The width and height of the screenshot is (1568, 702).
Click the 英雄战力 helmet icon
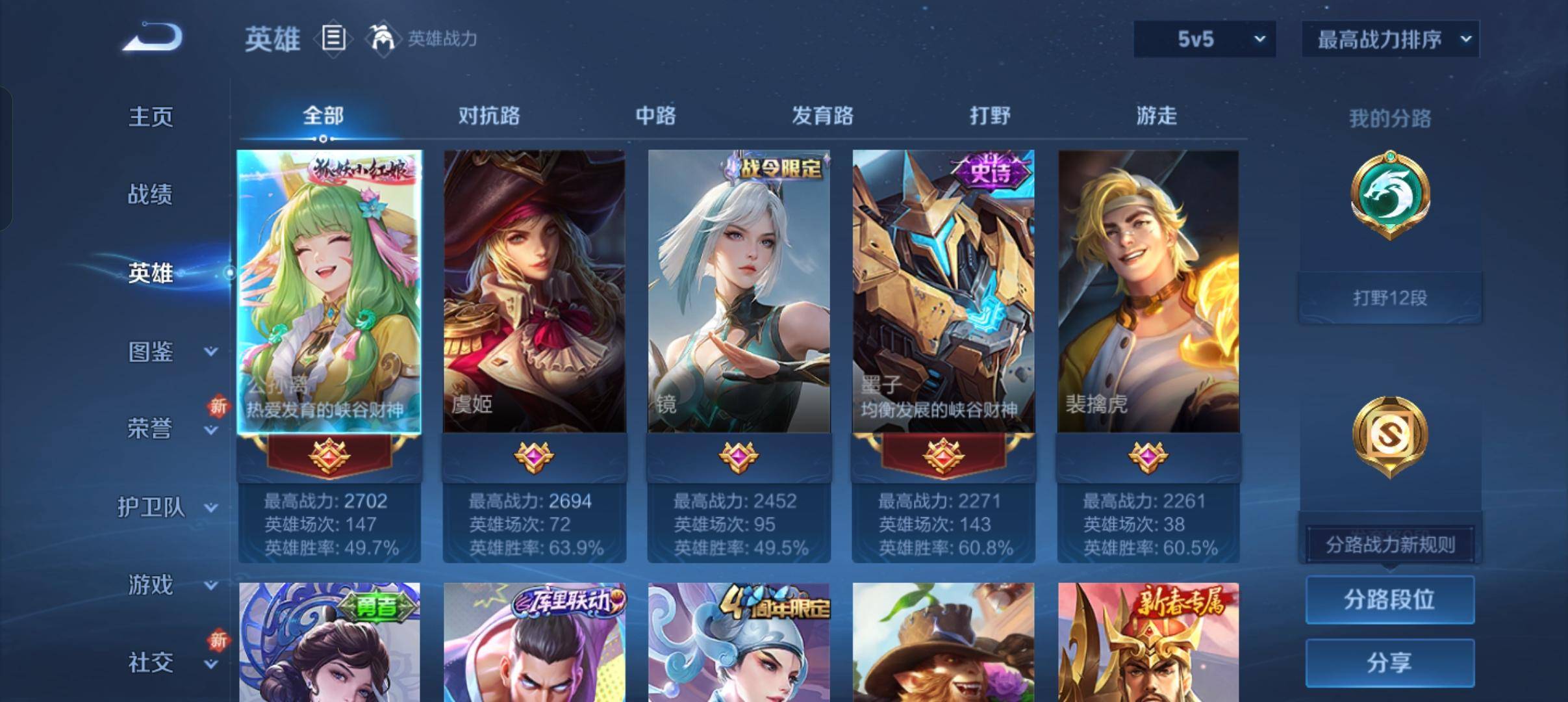383,39
